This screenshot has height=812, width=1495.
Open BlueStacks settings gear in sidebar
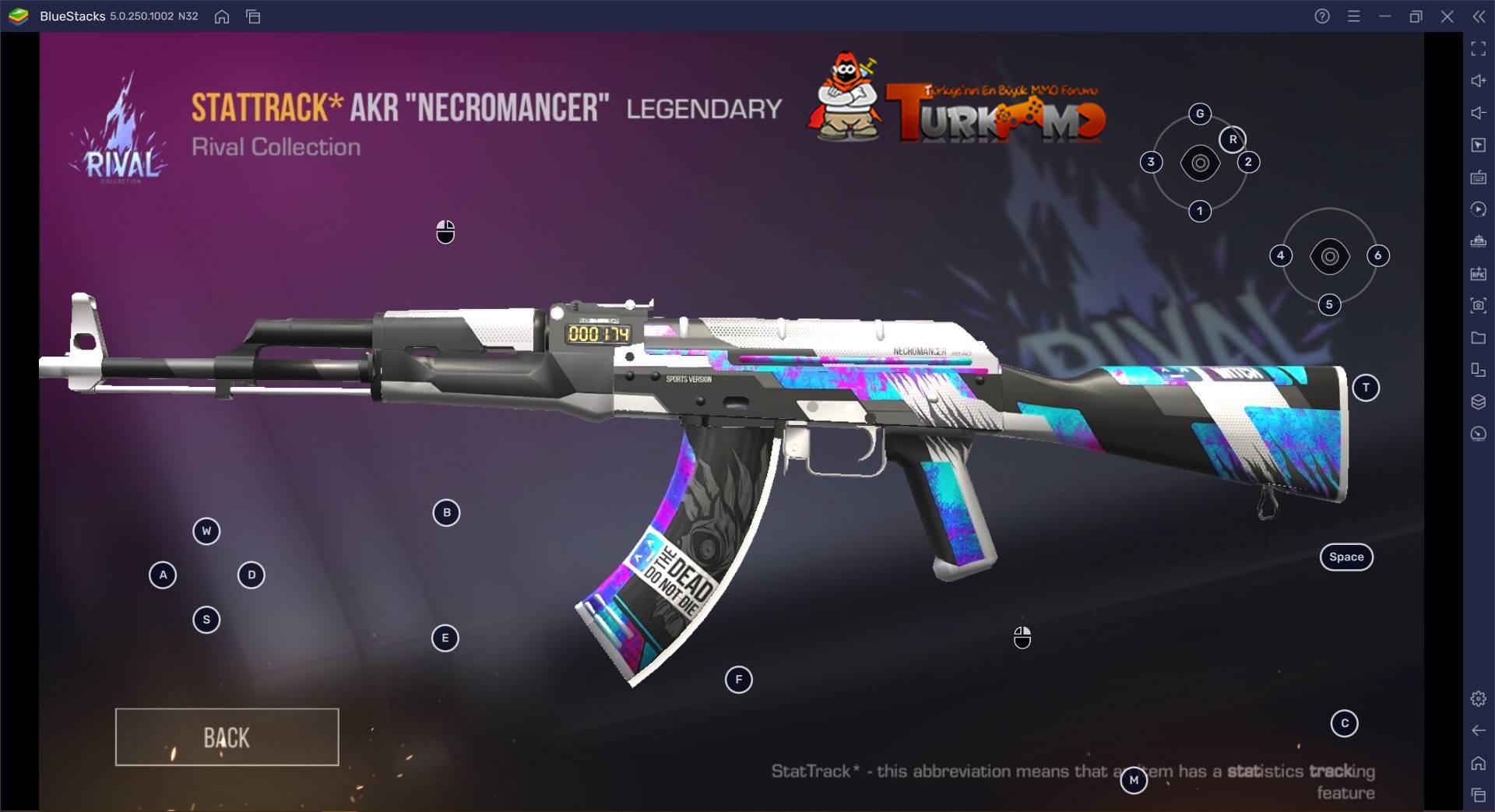(x=1478, y=699)
